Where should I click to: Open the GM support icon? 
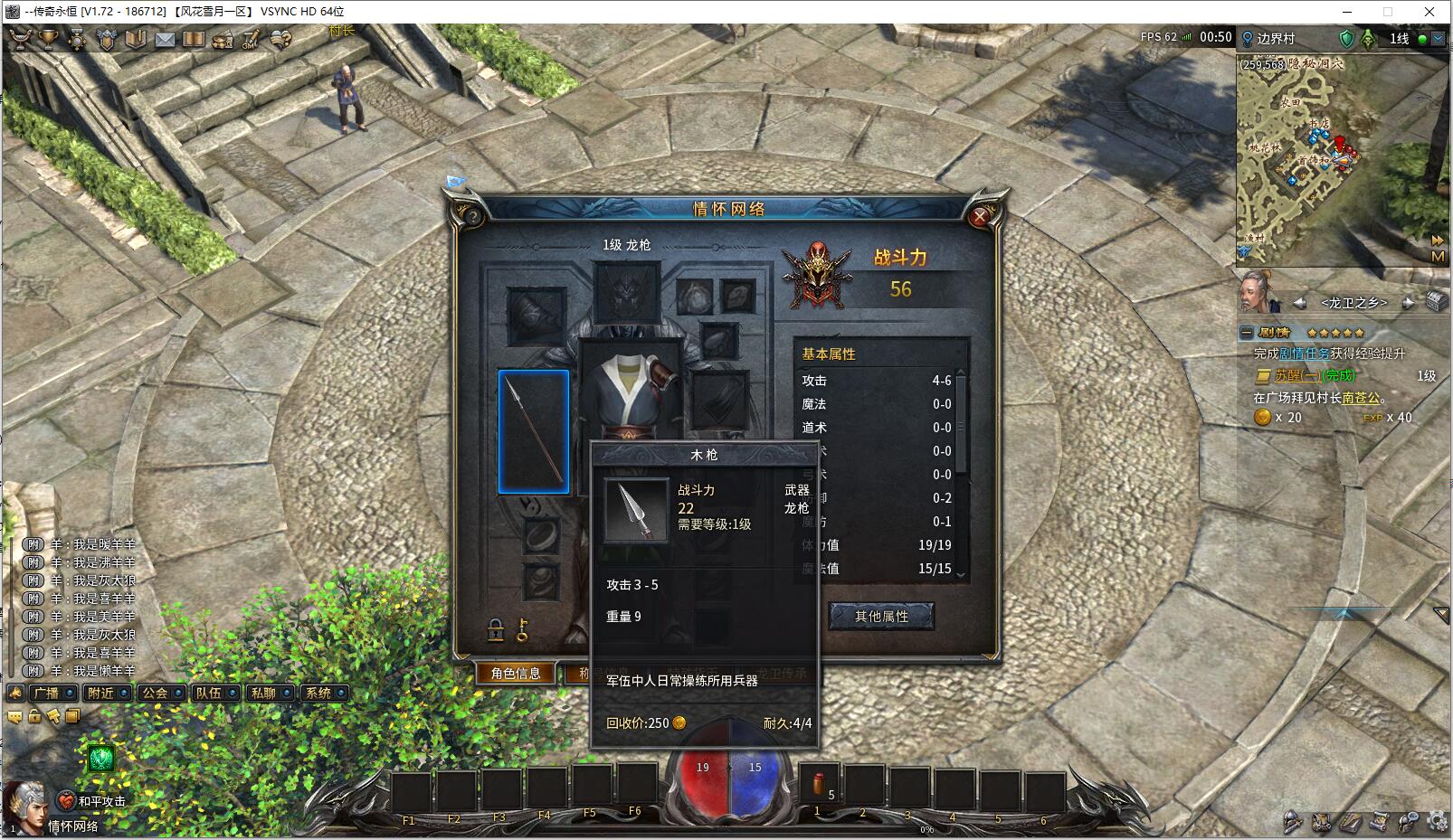pos(251,39)
